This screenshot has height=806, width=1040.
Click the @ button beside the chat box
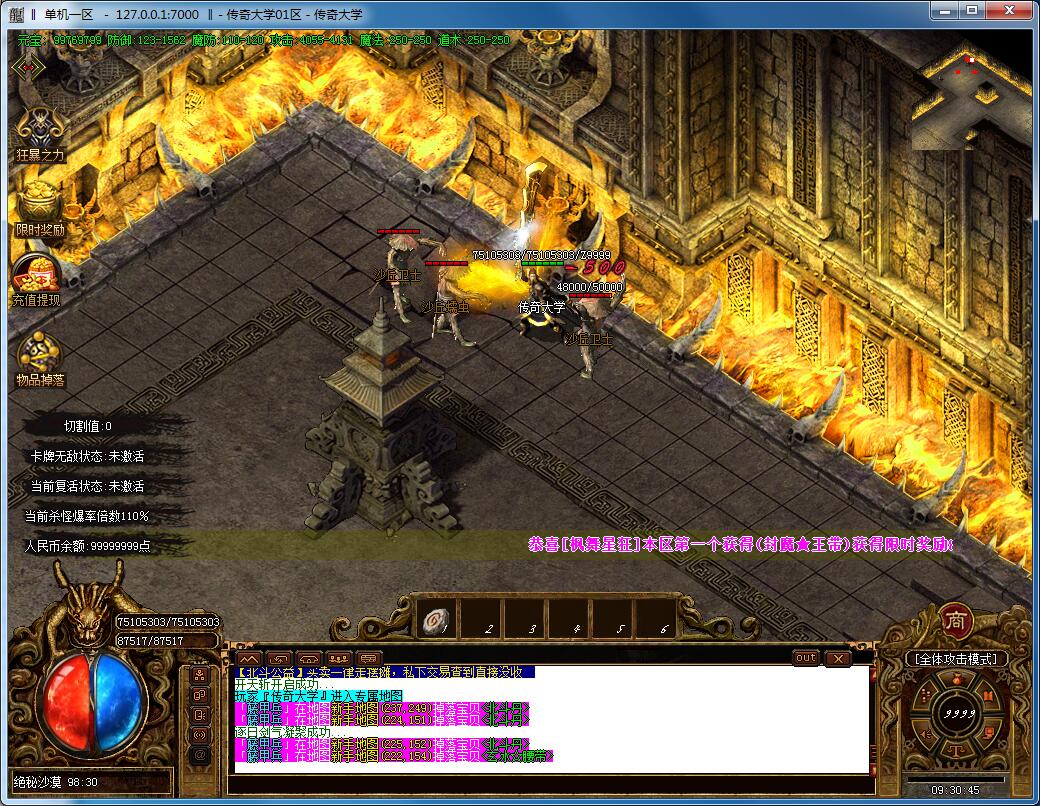pos(200,755)
